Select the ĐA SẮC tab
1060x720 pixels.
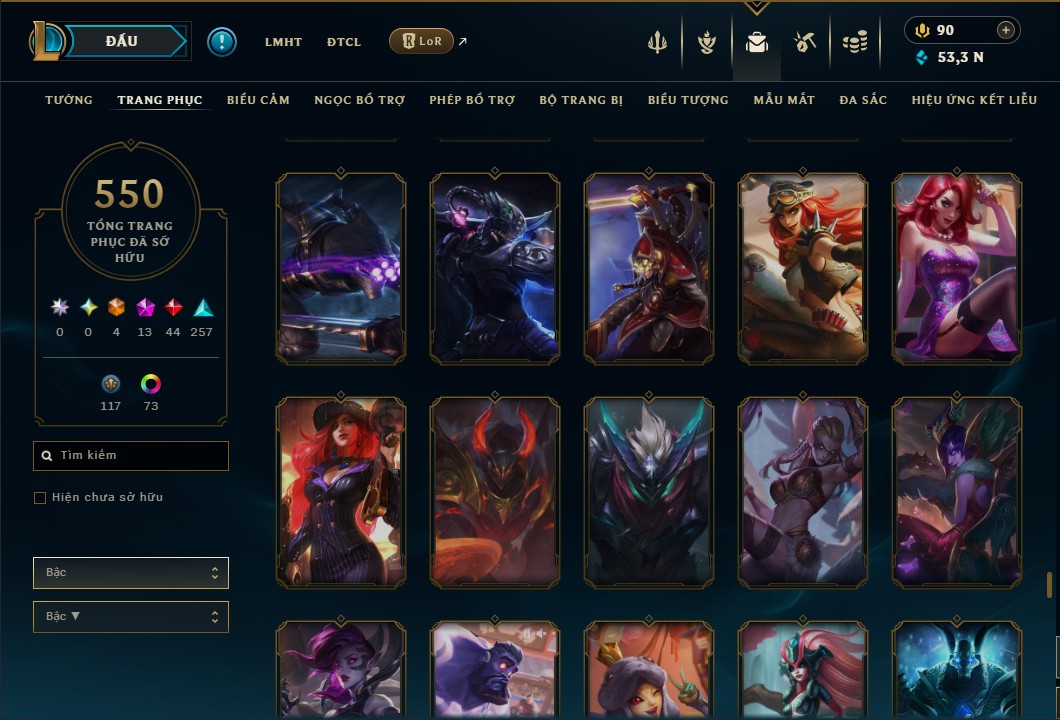[863, 100]
